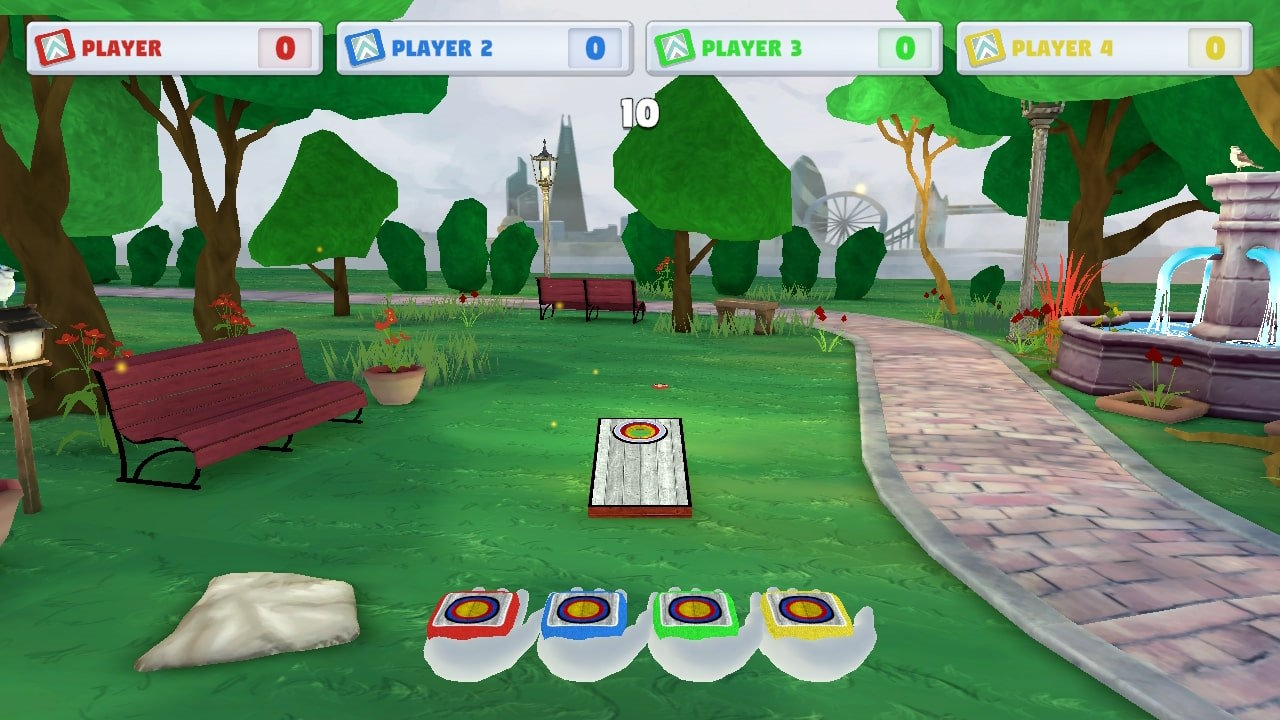The image size is (1280, 720).
Task: Select the red Player badge icon
Action: click(x=58, y=46)
